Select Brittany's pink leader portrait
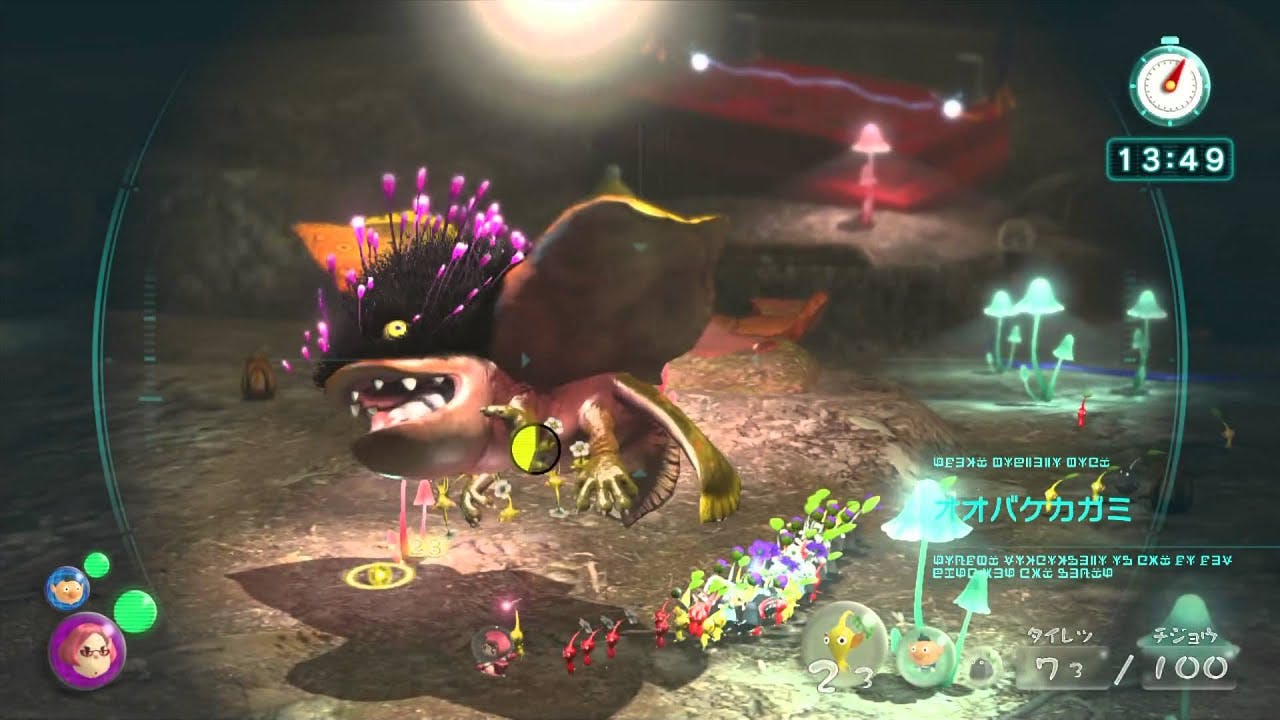The image size is (1280, 720). [x=86, y=651]
